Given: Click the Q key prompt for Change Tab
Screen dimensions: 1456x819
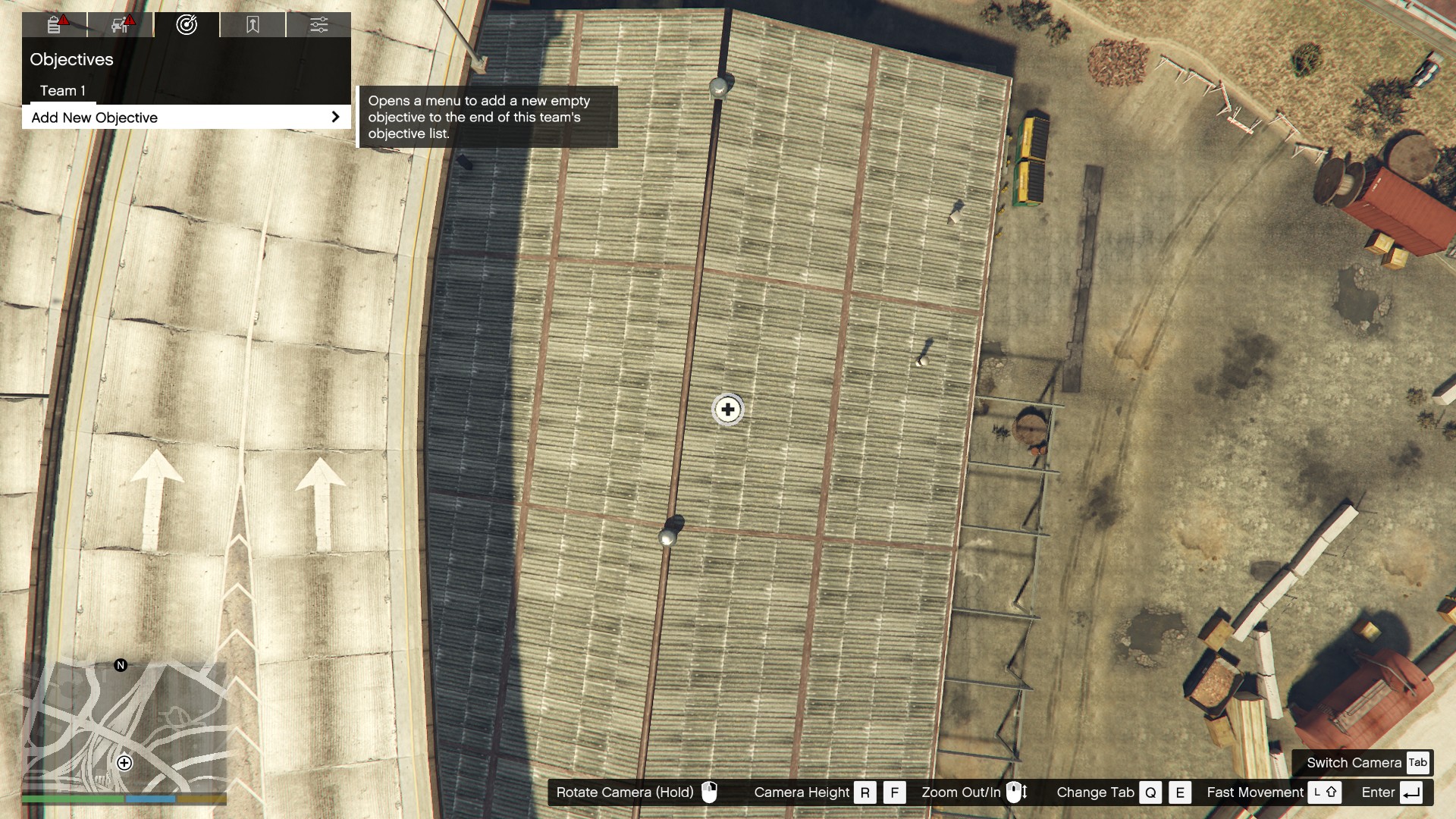Looking at the screenshot, I should [x=1150, y=792].
